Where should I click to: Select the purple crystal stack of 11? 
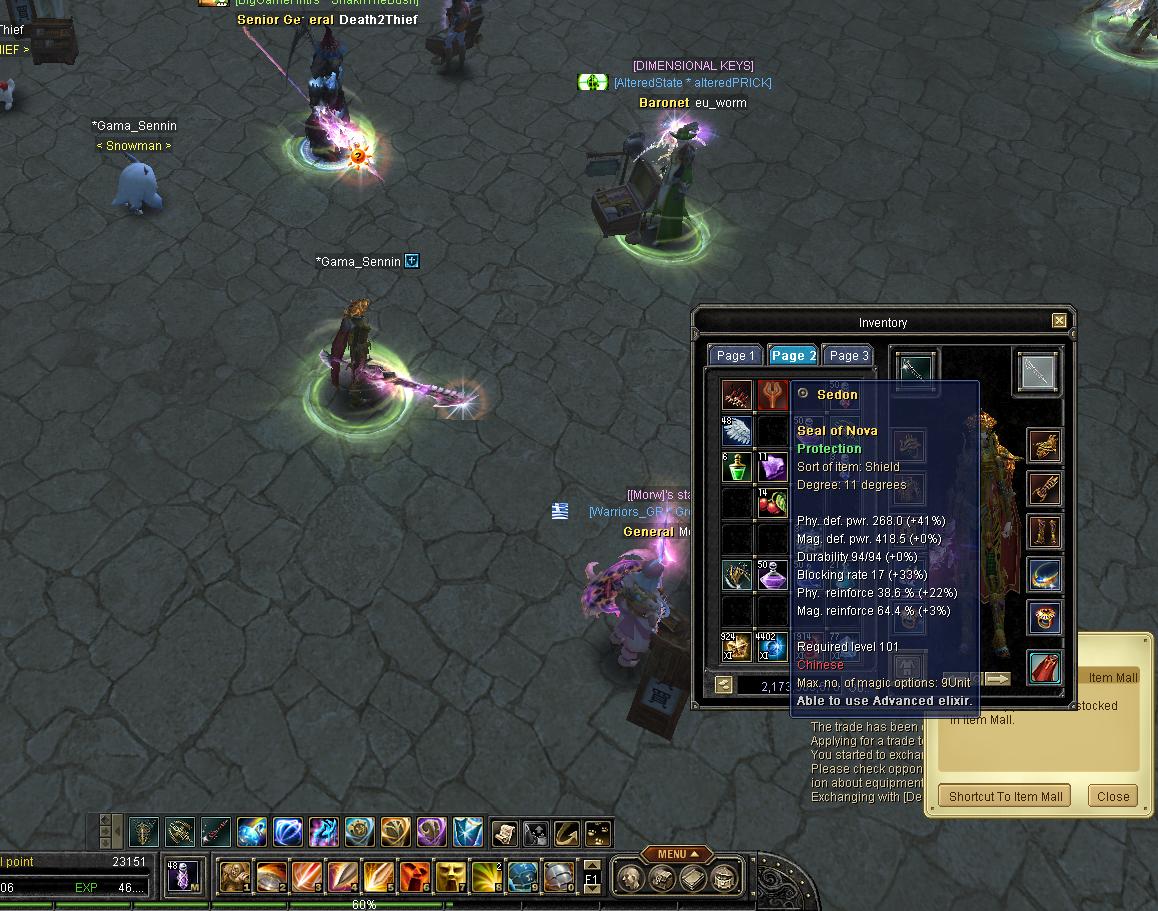pyautogui.click(x=772, y=468)
